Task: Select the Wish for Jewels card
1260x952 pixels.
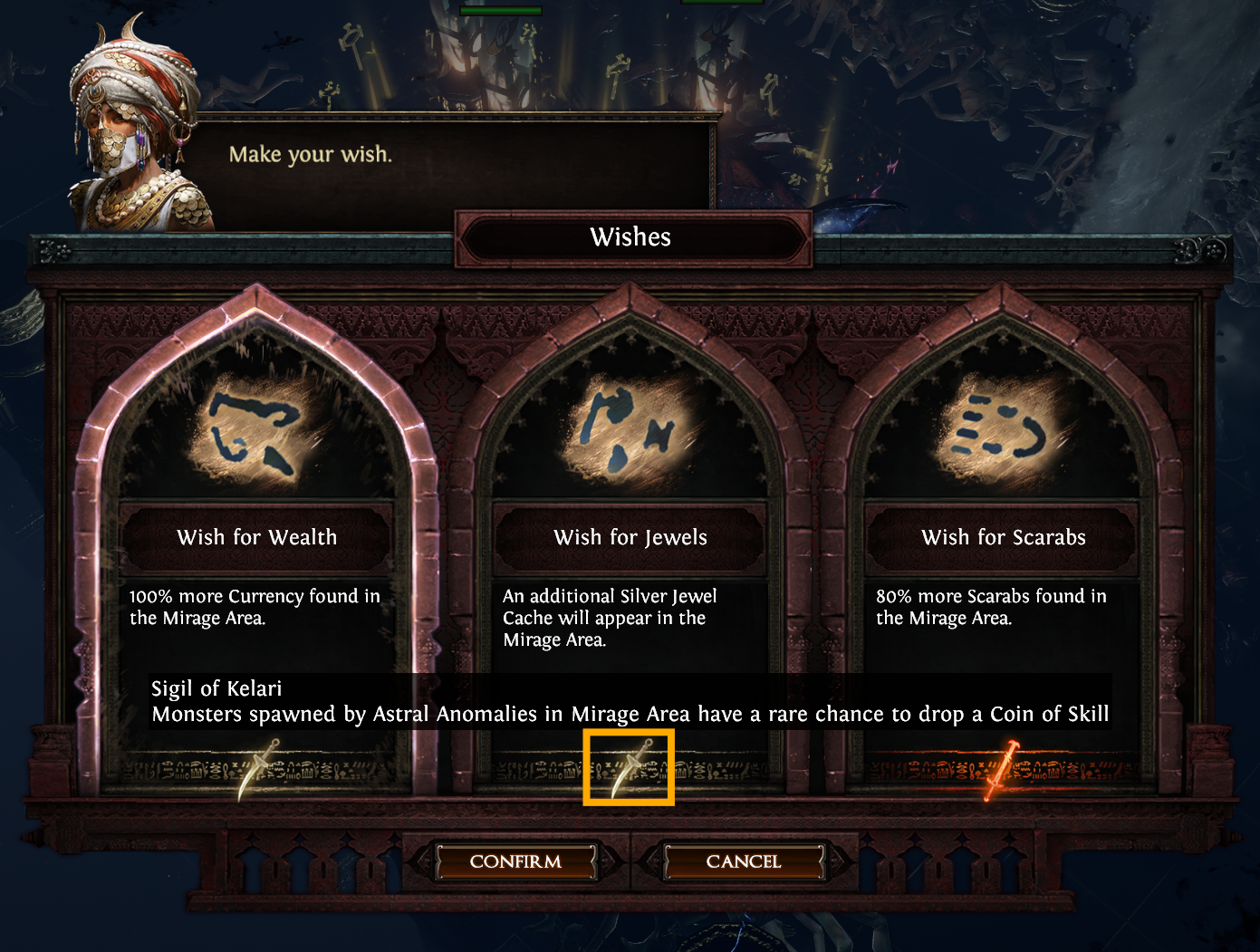Action: pos(630,536)
